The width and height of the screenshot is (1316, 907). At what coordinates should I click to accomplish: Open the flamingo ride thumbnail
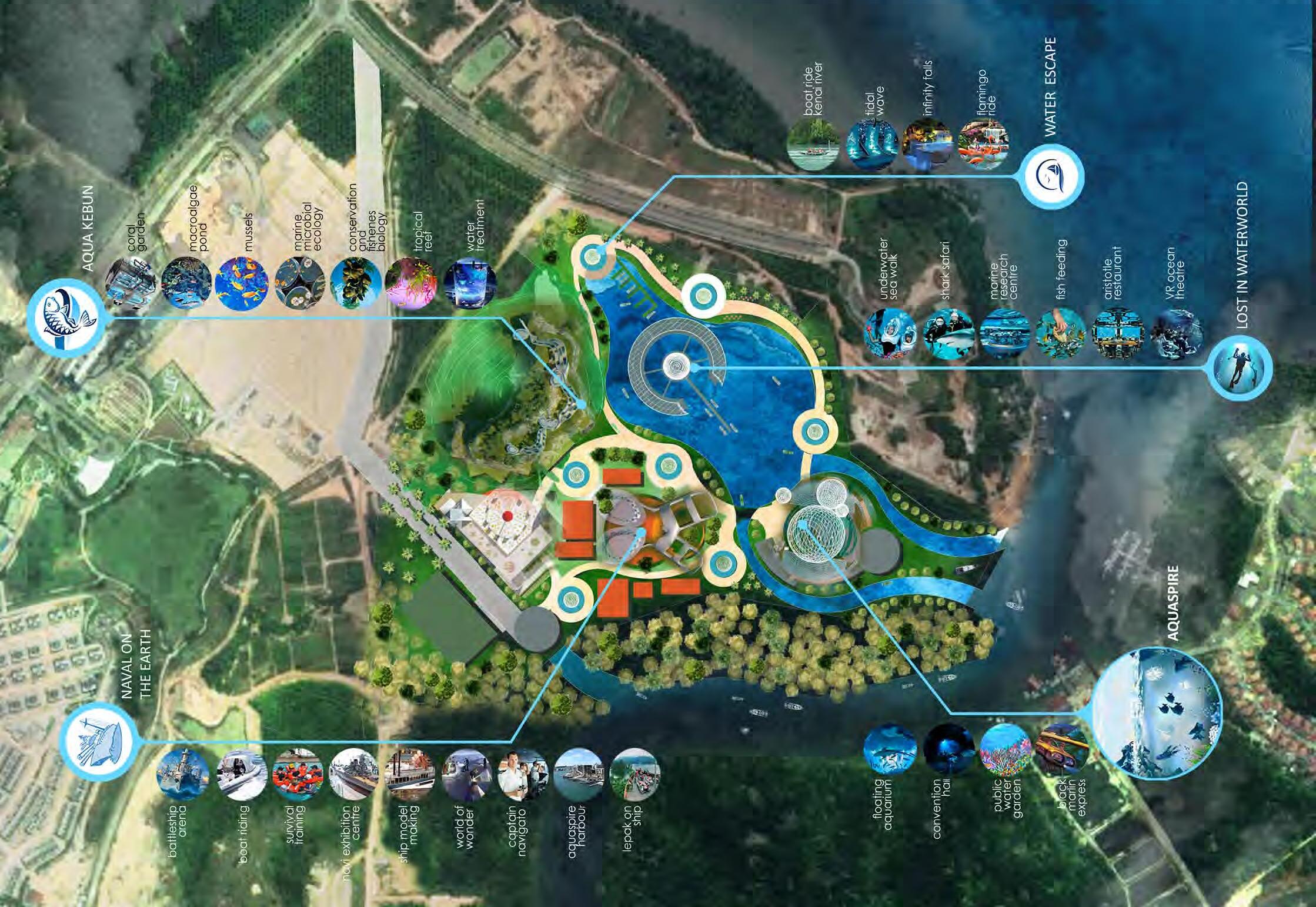coord(984,145)
